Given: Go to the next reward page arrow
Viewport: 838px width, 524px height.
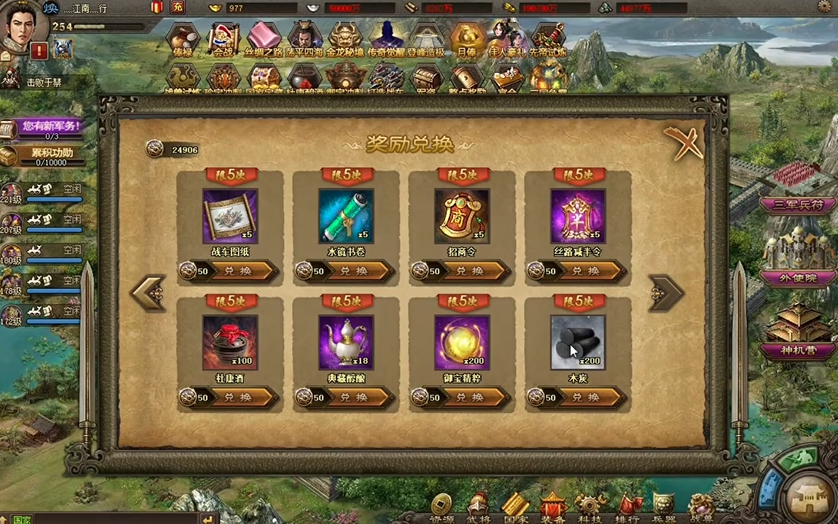Looking at the screenshot, I should [x=666, y=292].
